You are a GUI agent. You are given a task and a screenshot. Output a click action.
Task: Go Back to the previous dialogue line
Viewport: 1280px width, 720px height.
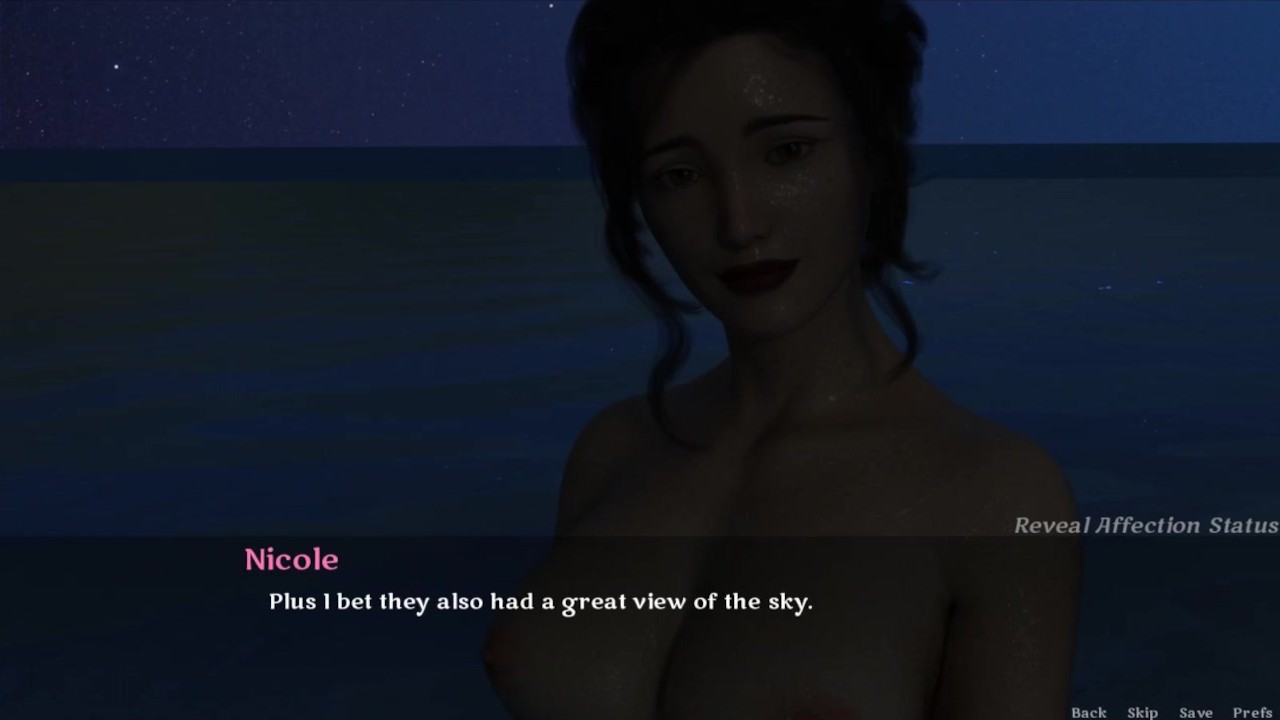[x=1089, y=712]
